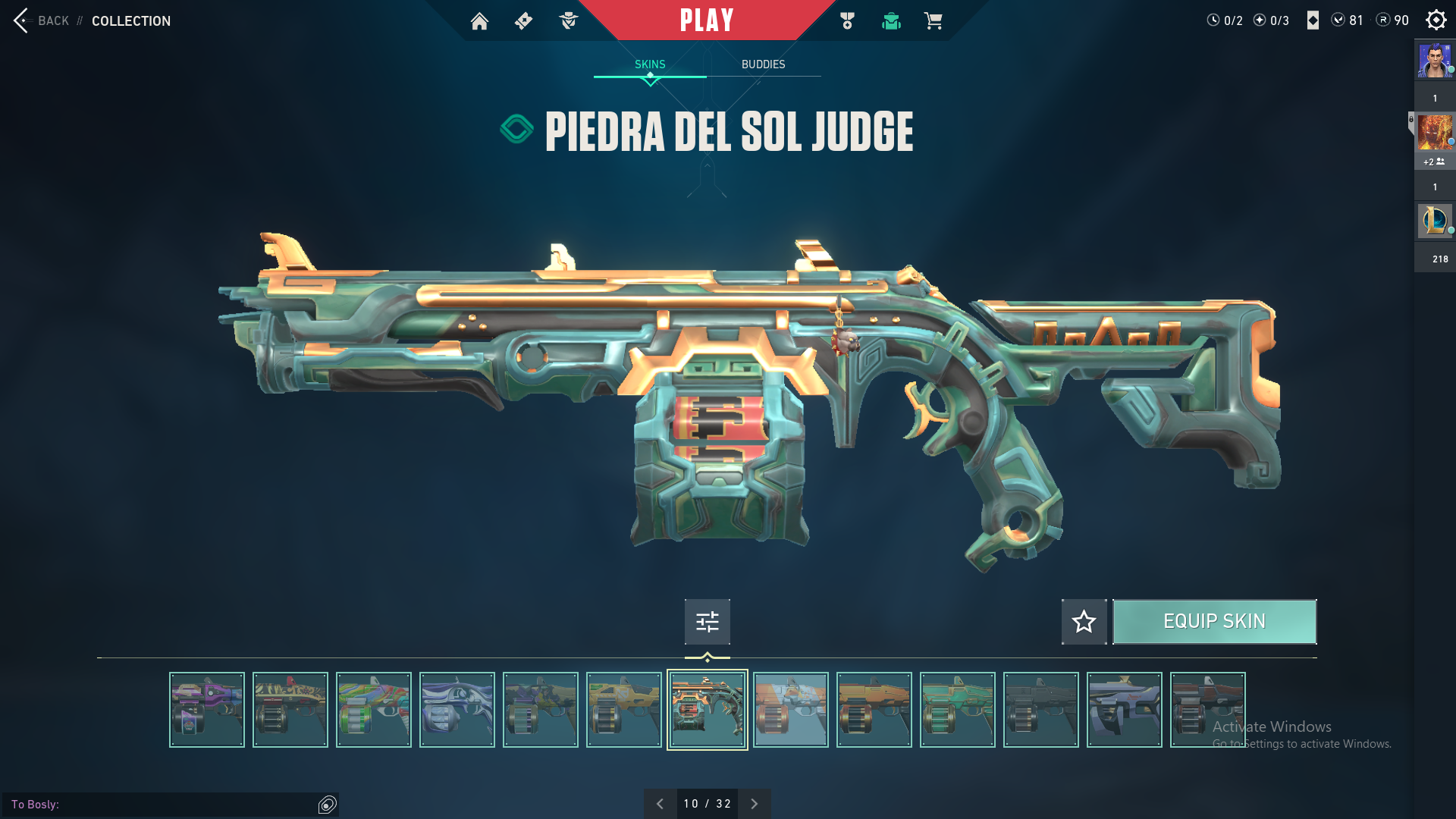Go to the next page of skins
Image resolution: width=1456 pixels, height=819 pixels.
[754, 804]
